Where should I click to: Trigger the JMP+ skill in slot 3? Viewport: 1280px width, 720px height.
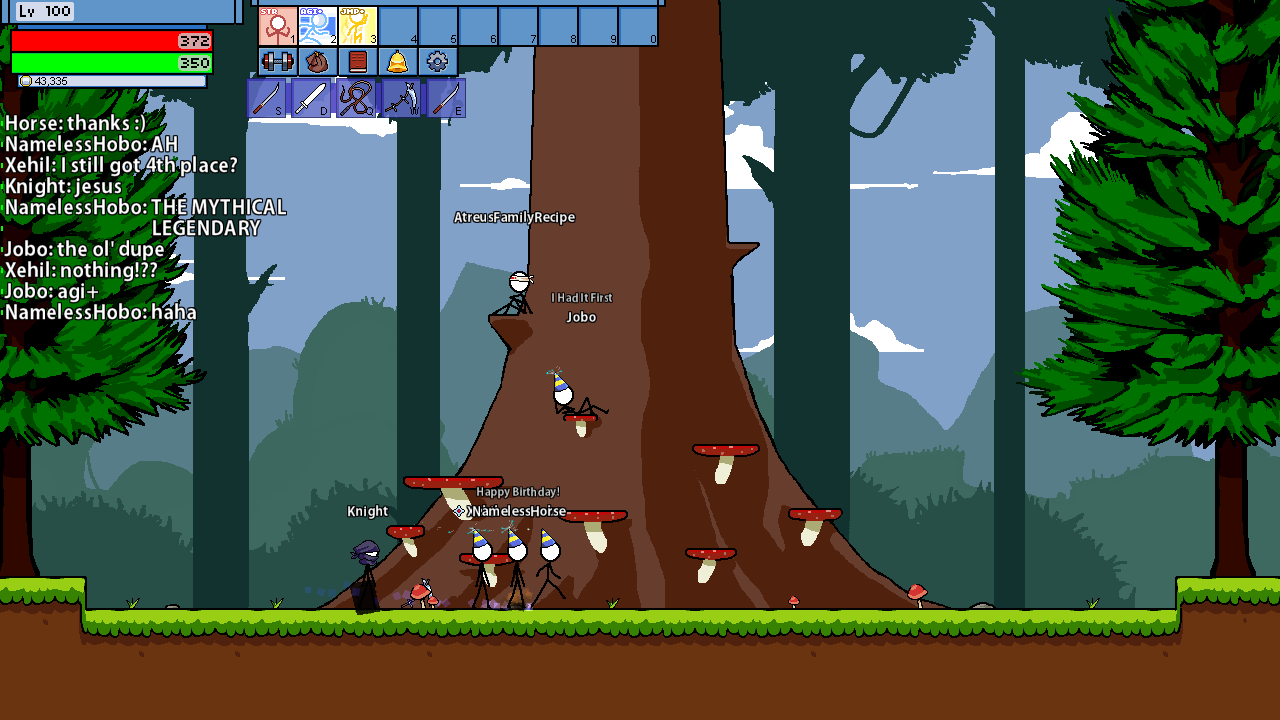358,26
